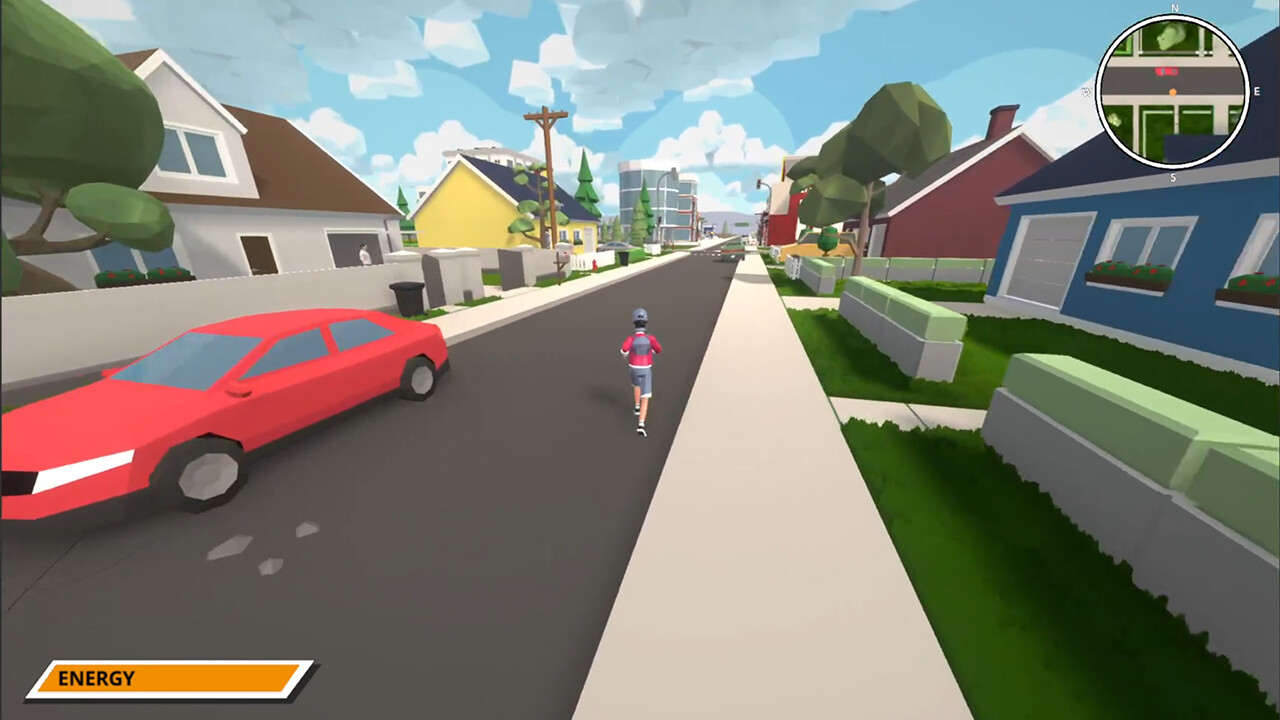The height and width of the screenshot is (720, 1280).
Task: Click the red fire hydrant beside the road
Action: point(595,263)
